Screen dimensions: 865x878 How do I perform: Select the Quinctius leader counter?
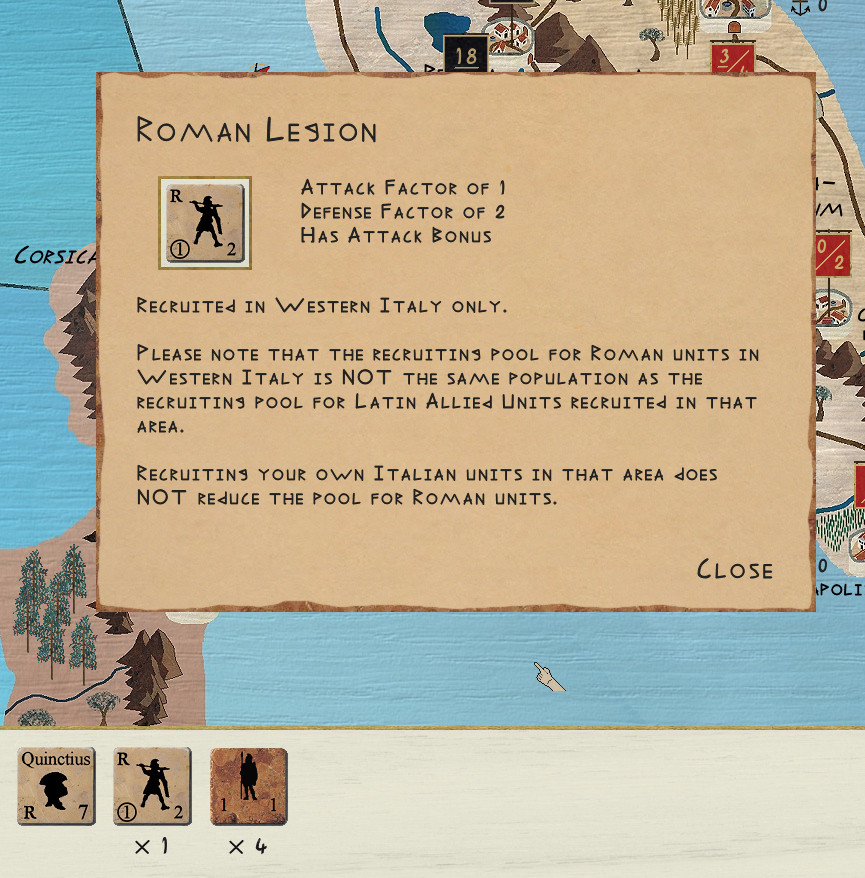56,786
